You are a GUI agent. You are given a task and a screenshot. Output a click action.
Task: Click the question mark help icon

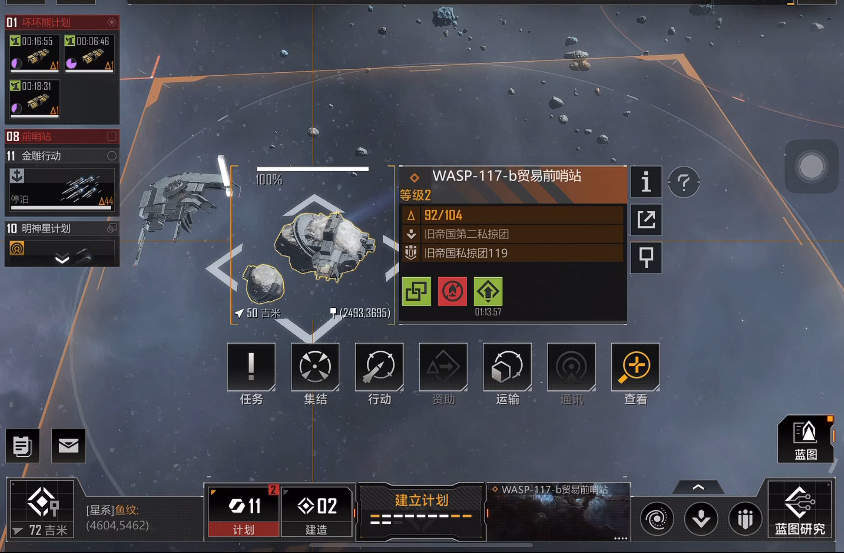(683, 182)
